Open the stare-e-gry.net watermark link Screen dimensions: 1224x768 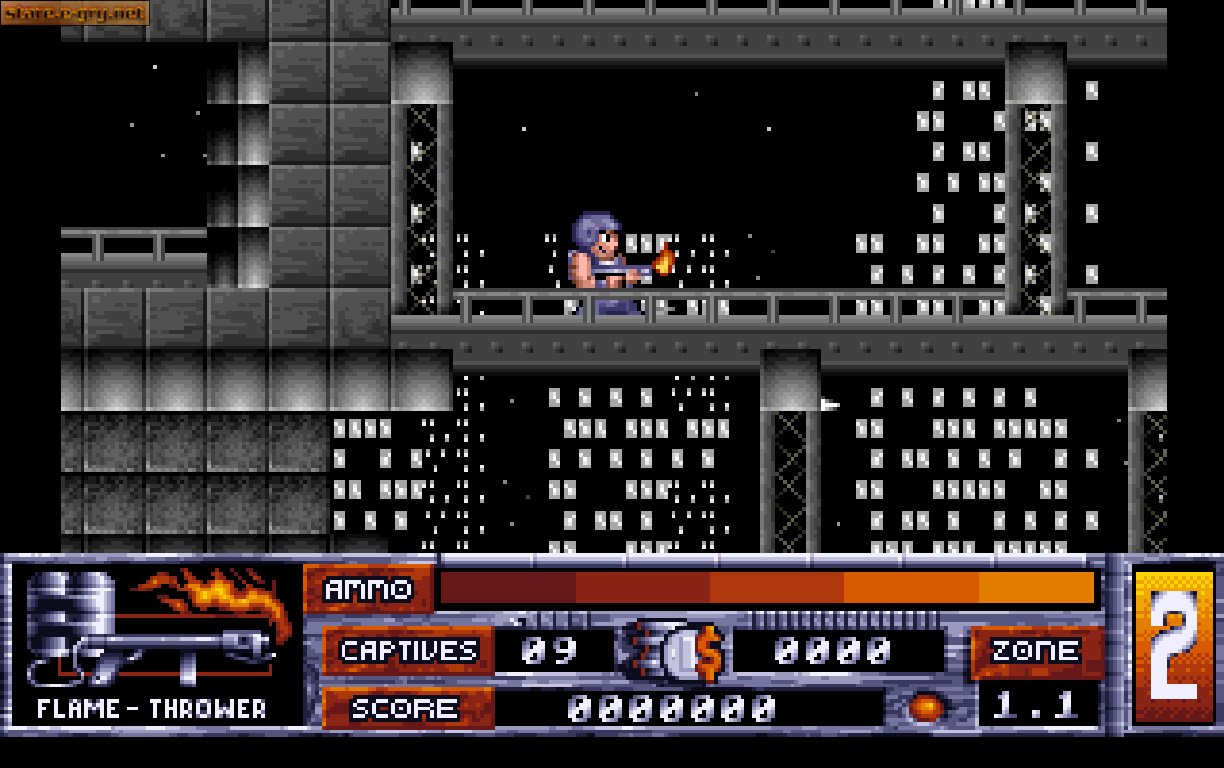tap(76, 13)
